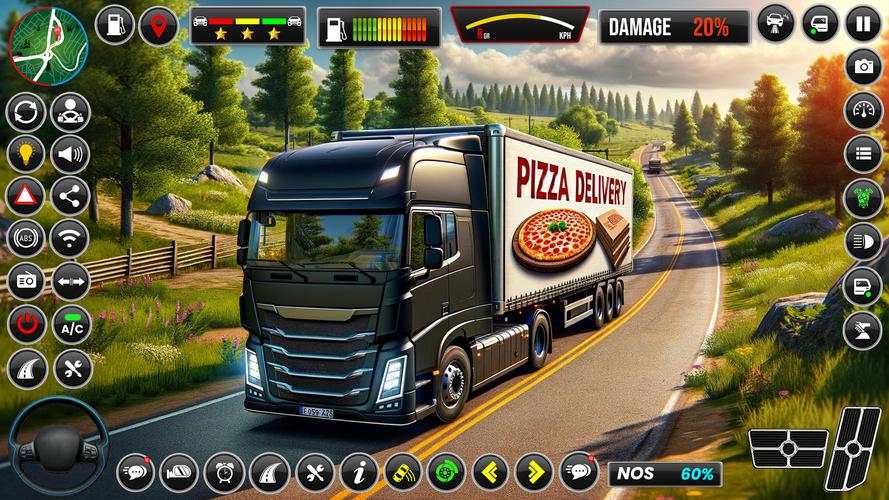889x500 pixels.
Task: Tap the alarm clock icon
Action: (x=224, y=471)
